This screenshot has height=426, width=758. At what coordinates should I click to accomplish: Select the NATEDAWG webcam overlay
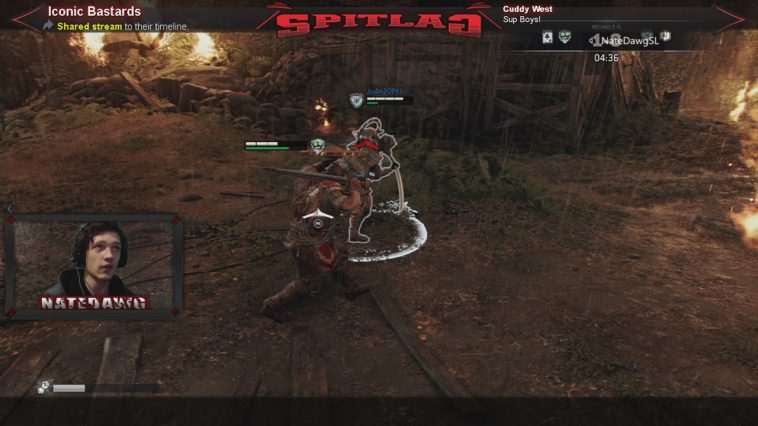tap(95, 265)
